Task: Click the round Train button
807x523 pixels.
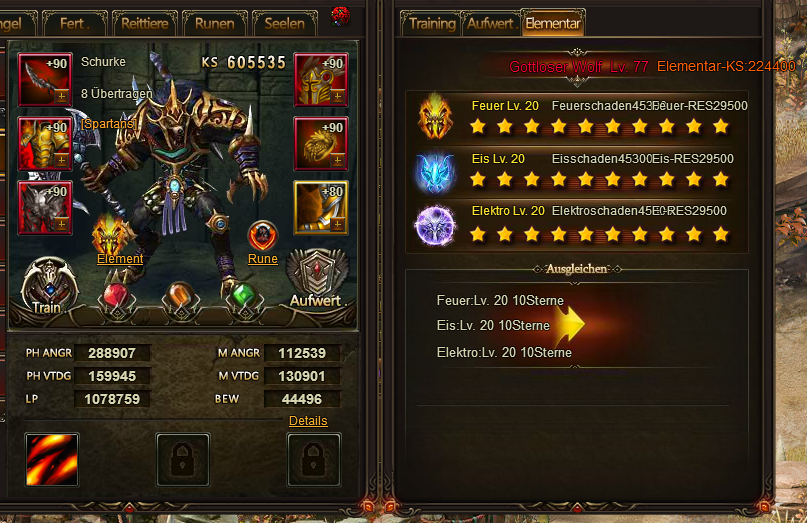Action: (48, 287)
